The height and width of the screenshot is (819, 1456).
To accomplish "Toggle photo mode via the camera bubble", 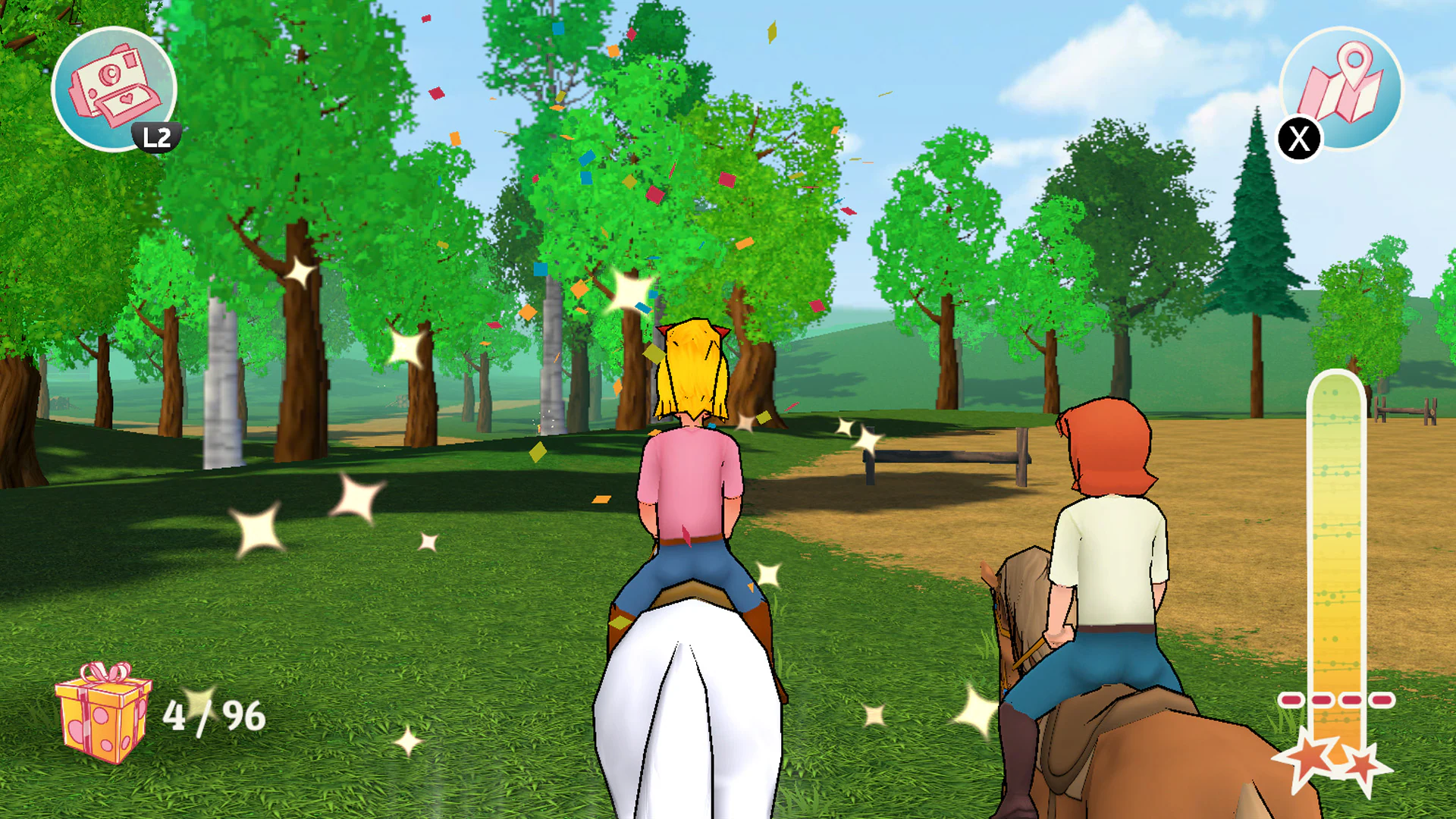I will (114, 87).
